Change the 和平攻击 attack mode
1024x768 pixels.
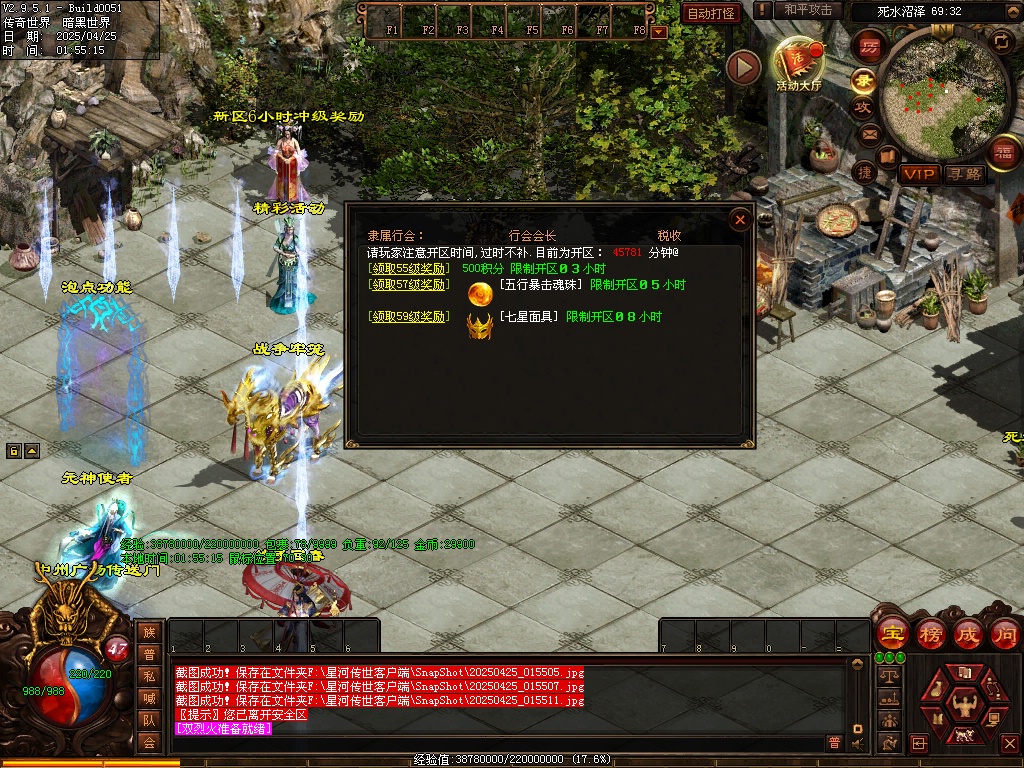(808, 10)
